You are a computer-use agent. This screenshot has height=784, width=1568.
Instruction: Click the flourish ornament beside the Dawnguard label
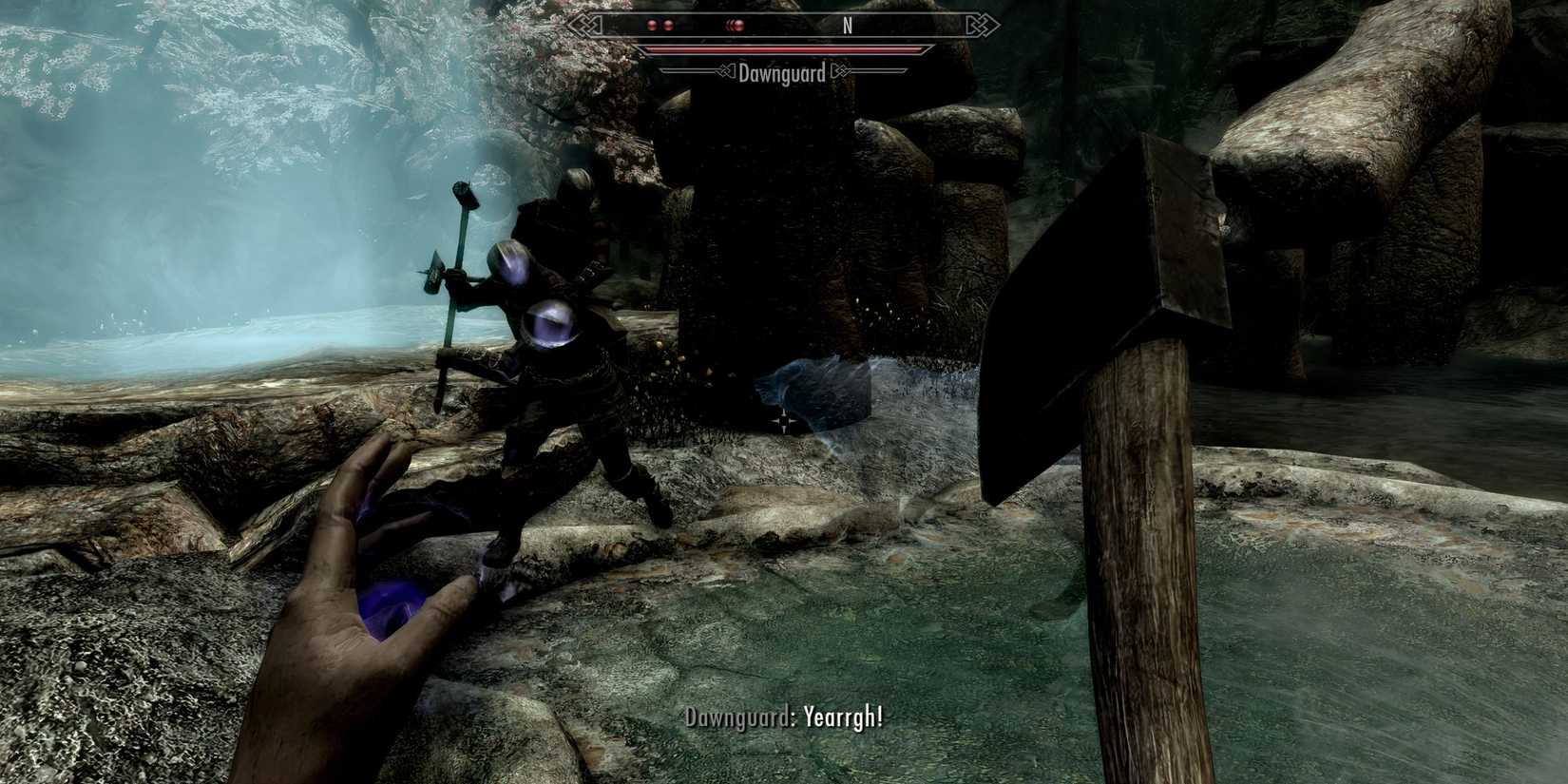pyautogui.click(x=729, y=70)
